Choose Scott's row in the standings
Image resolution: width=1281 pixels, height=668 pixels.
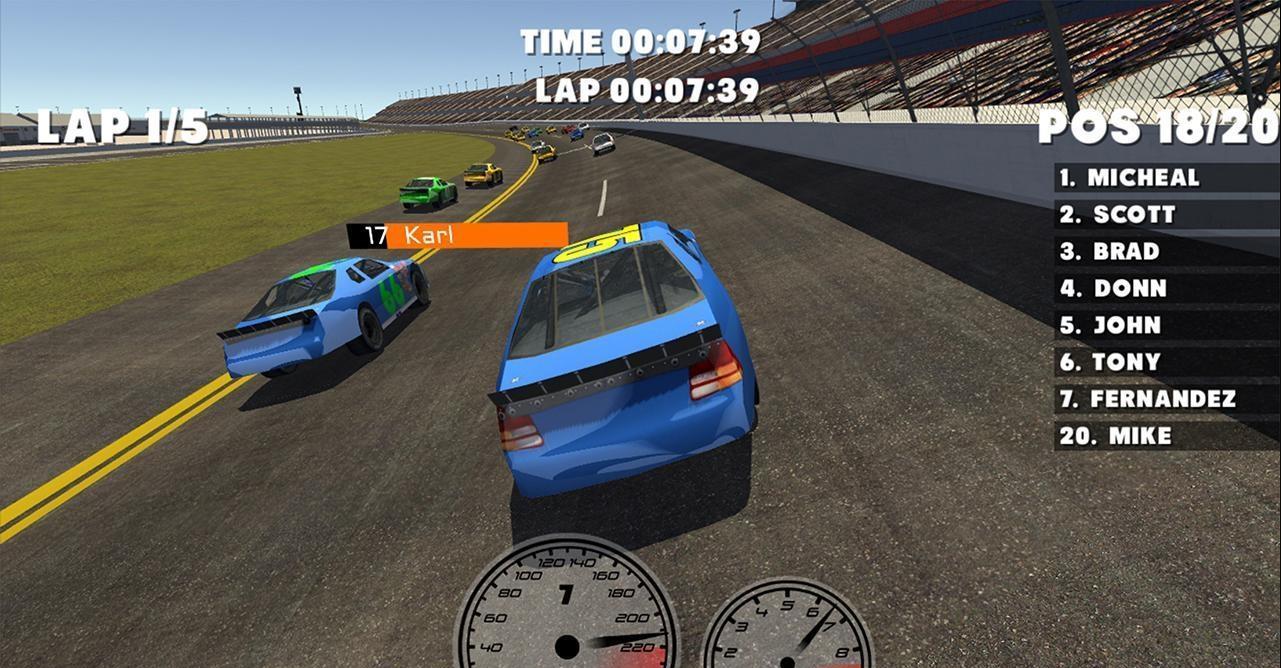1166,215
